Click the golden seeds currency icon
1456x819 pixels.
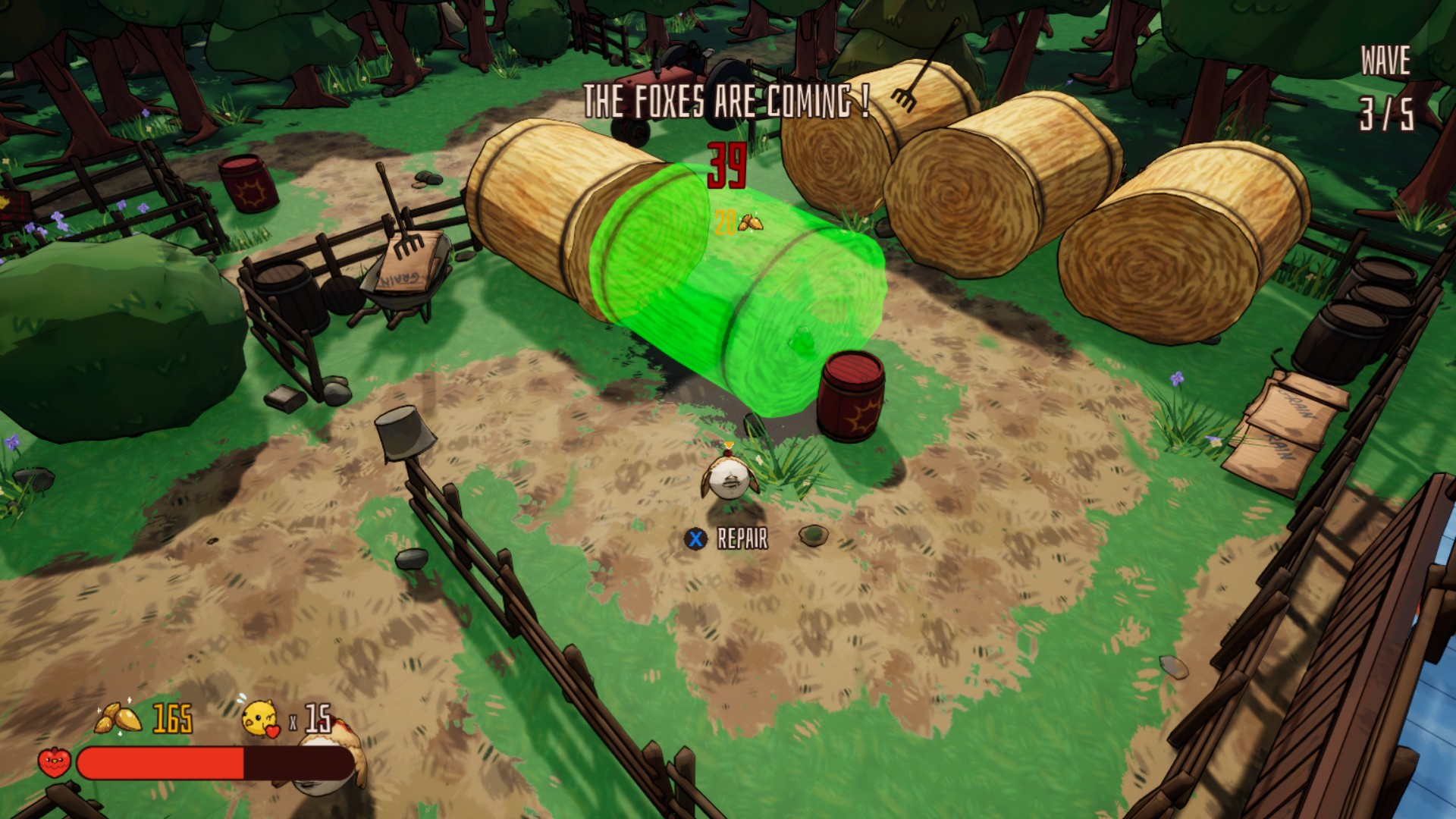pyautogui.click(x=118, y=718)
